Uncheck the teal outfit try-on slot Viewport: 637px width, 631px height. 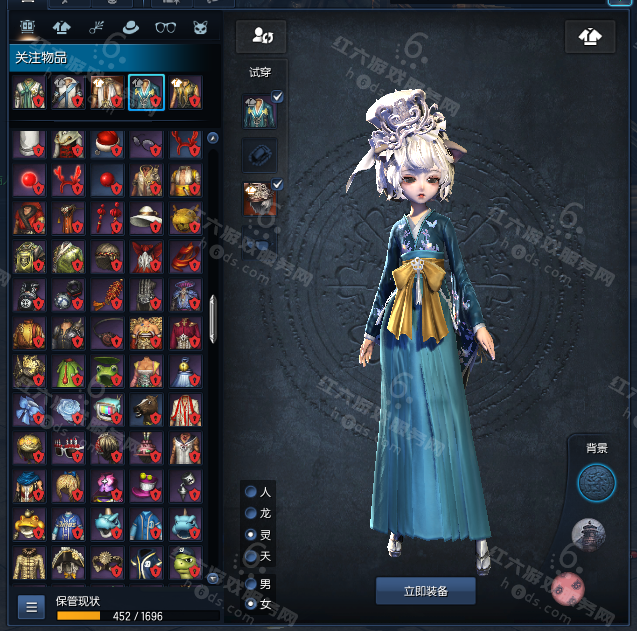point(278,97)
